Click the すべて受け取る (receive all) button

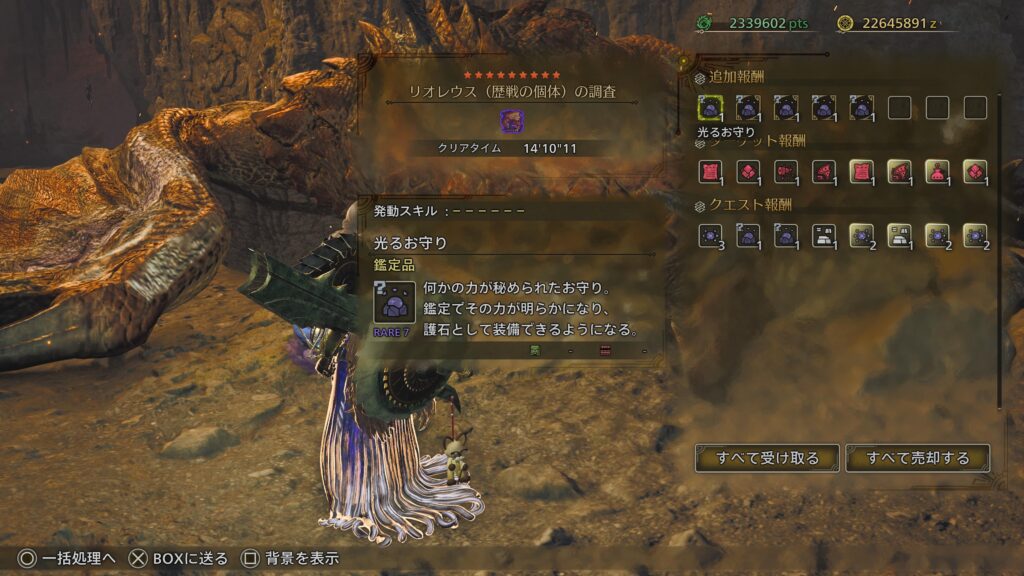(x=767, y=458)
